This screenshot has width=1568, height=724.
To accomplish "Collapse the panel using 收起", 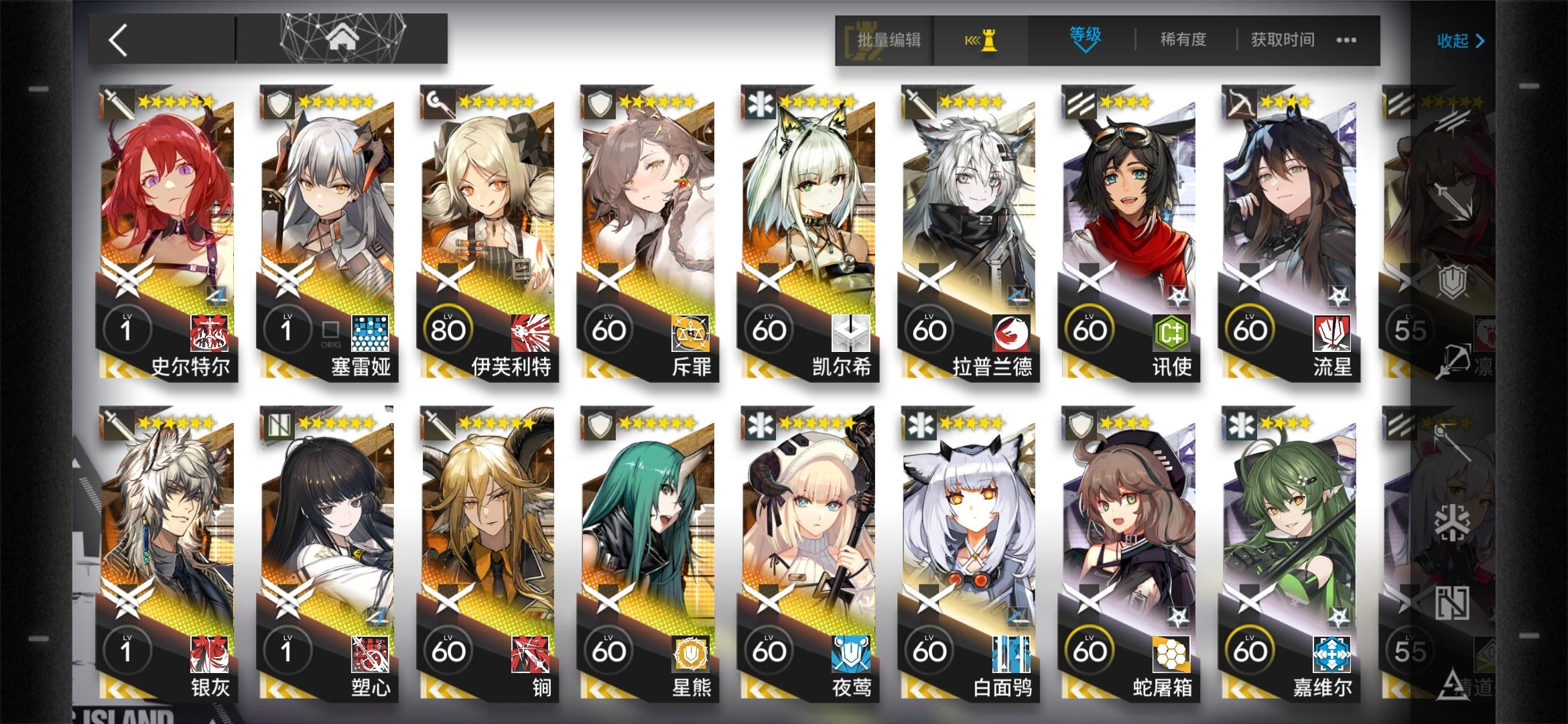I will (1459, 40).
